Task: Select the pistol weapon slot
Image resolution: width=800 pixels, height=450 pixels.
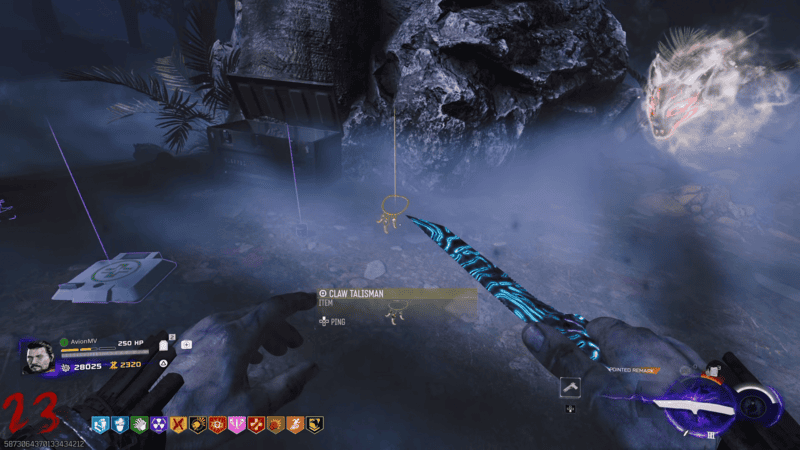Action: click(x=570, y=387)
